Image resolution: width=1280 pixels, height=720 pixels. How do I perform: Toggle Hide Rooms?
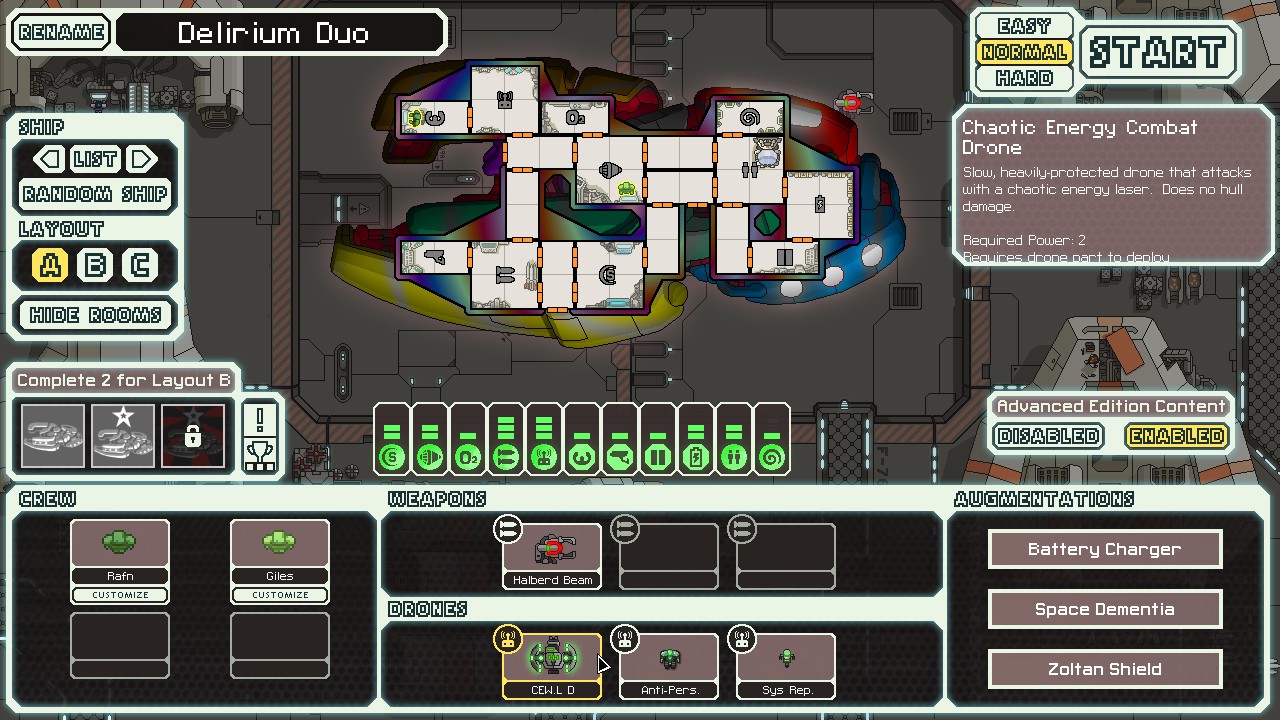tap(95, 315)
